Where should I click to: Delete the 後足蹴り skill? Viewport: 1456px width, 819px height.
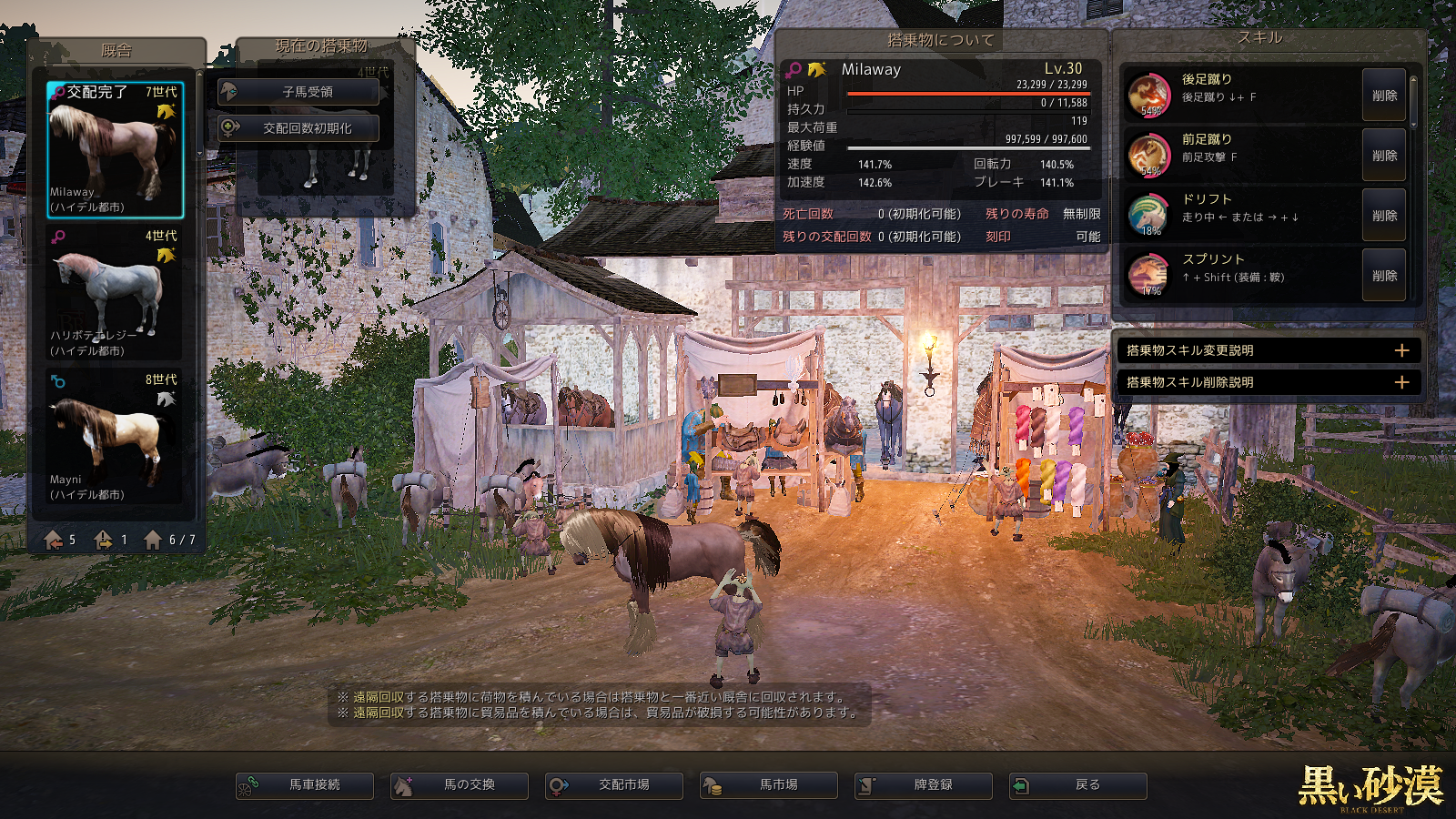(x=1384, y=96)
